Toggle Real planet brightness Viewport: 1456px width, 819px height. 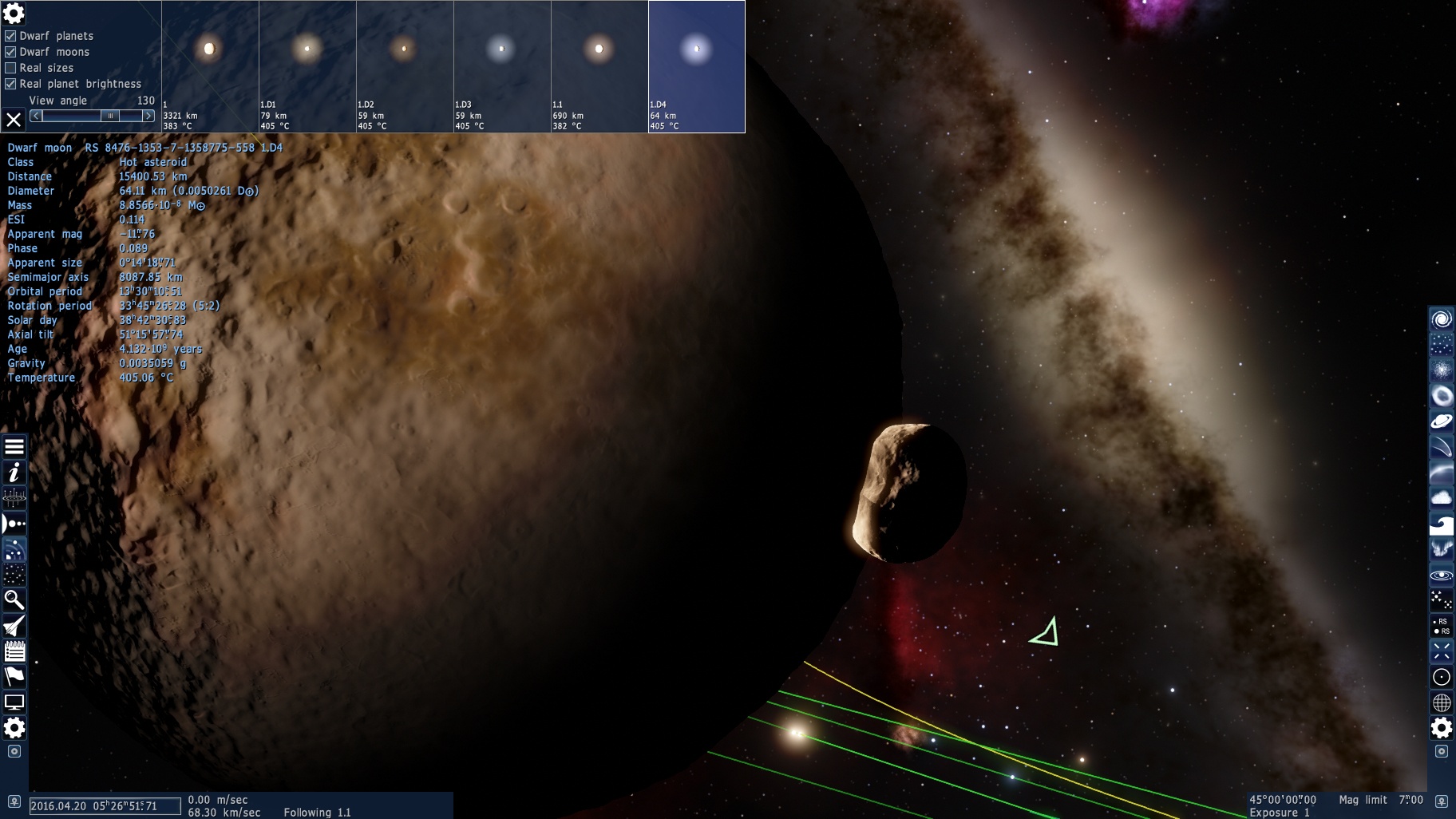(x=10, y=84)
